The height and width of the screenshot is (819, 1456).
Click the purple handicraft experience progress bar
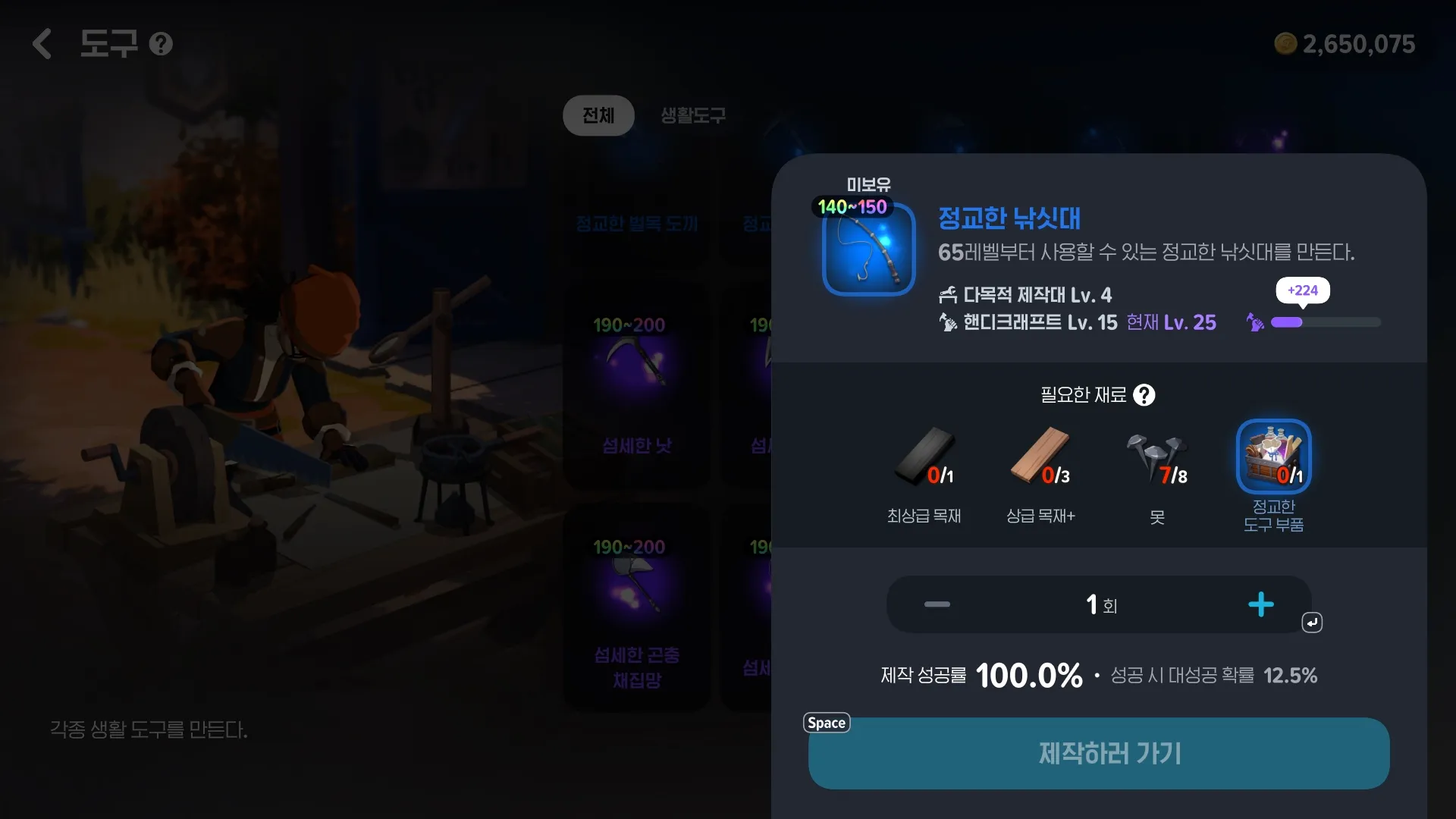click(x=1326, y=322)
